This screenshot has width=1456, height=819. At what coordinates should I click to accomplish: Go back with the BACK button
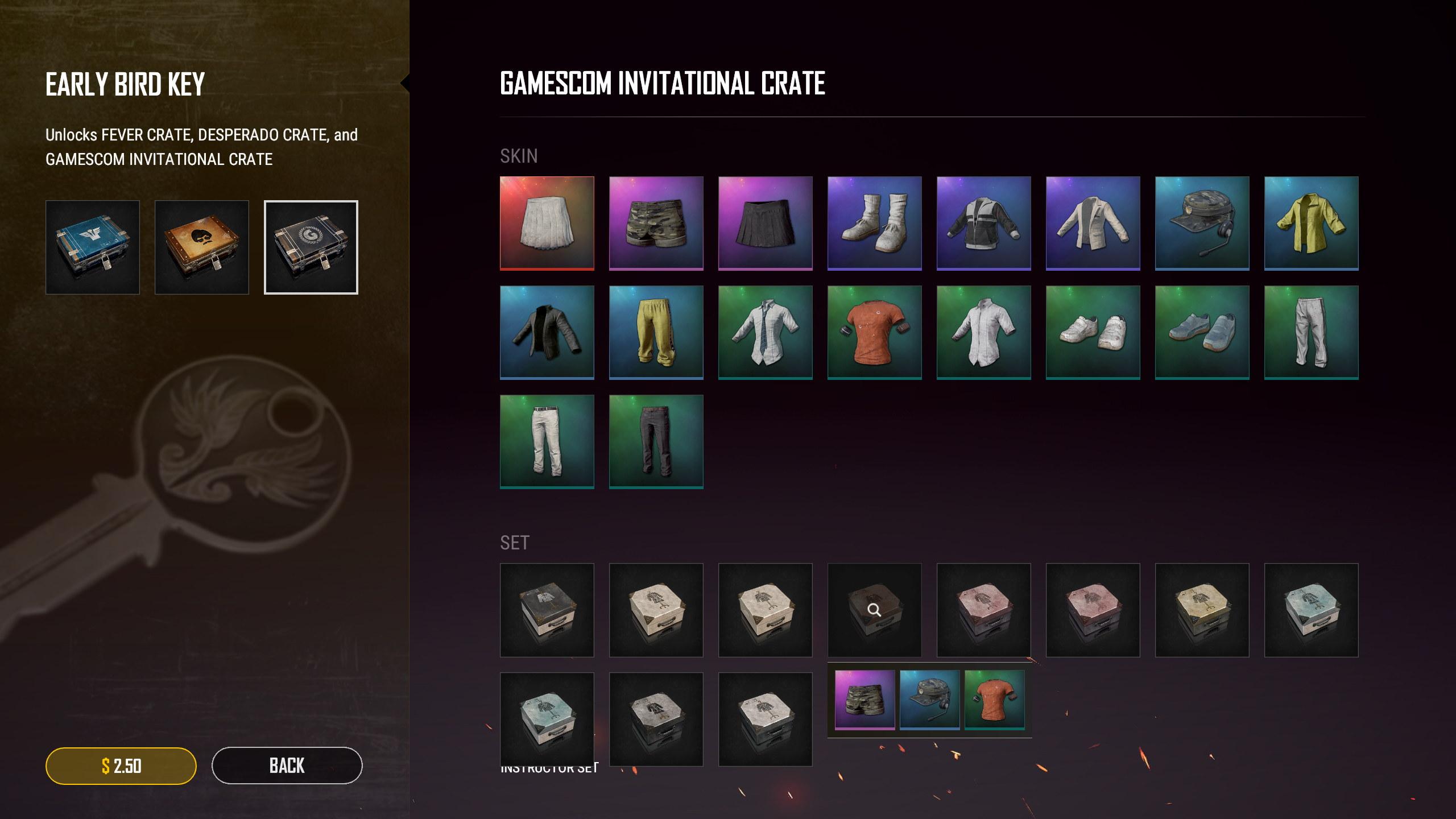pos(287,766)
